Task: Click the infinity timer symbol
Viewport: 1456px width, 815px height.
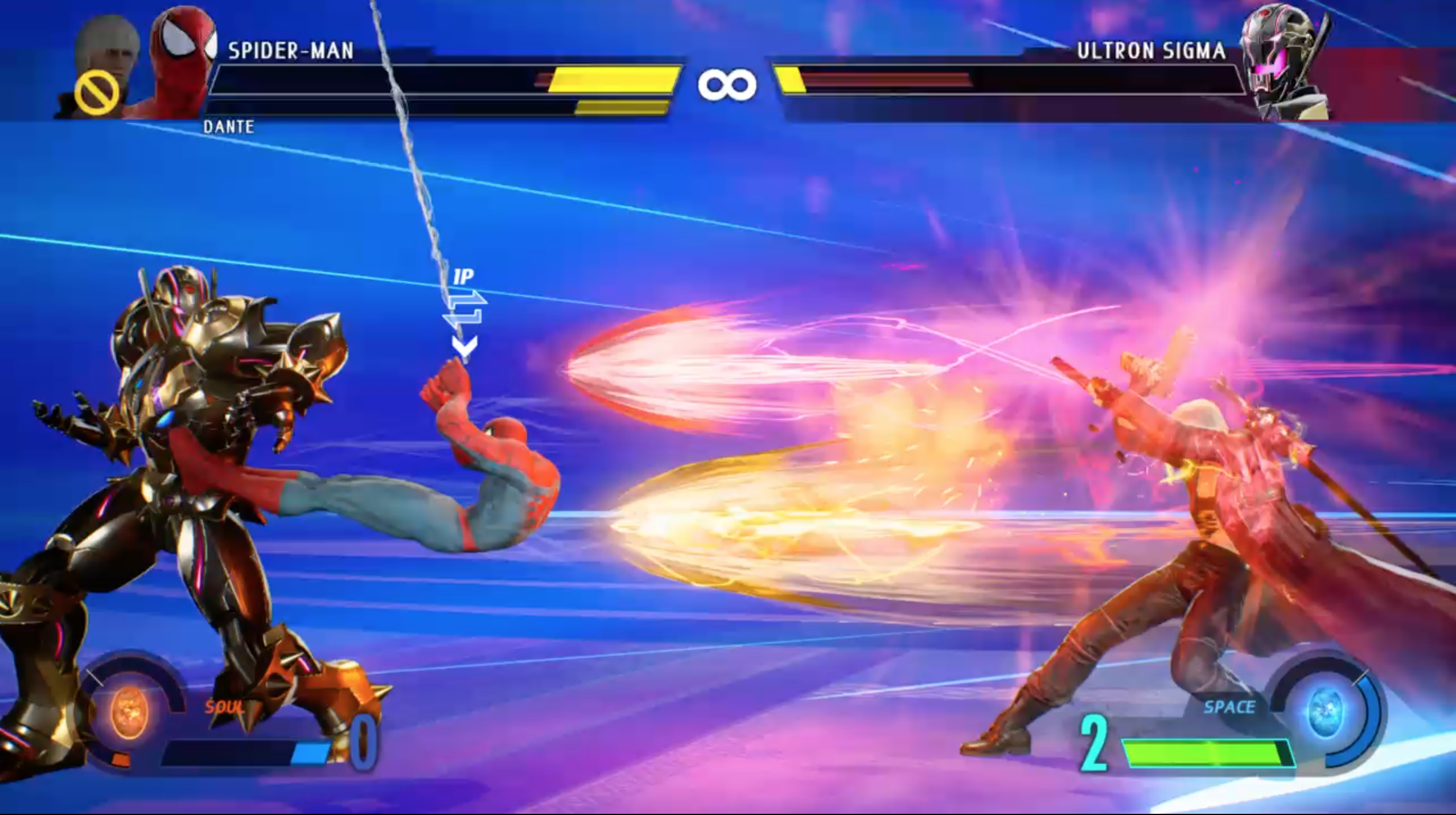Action: [x=727, y=84]
